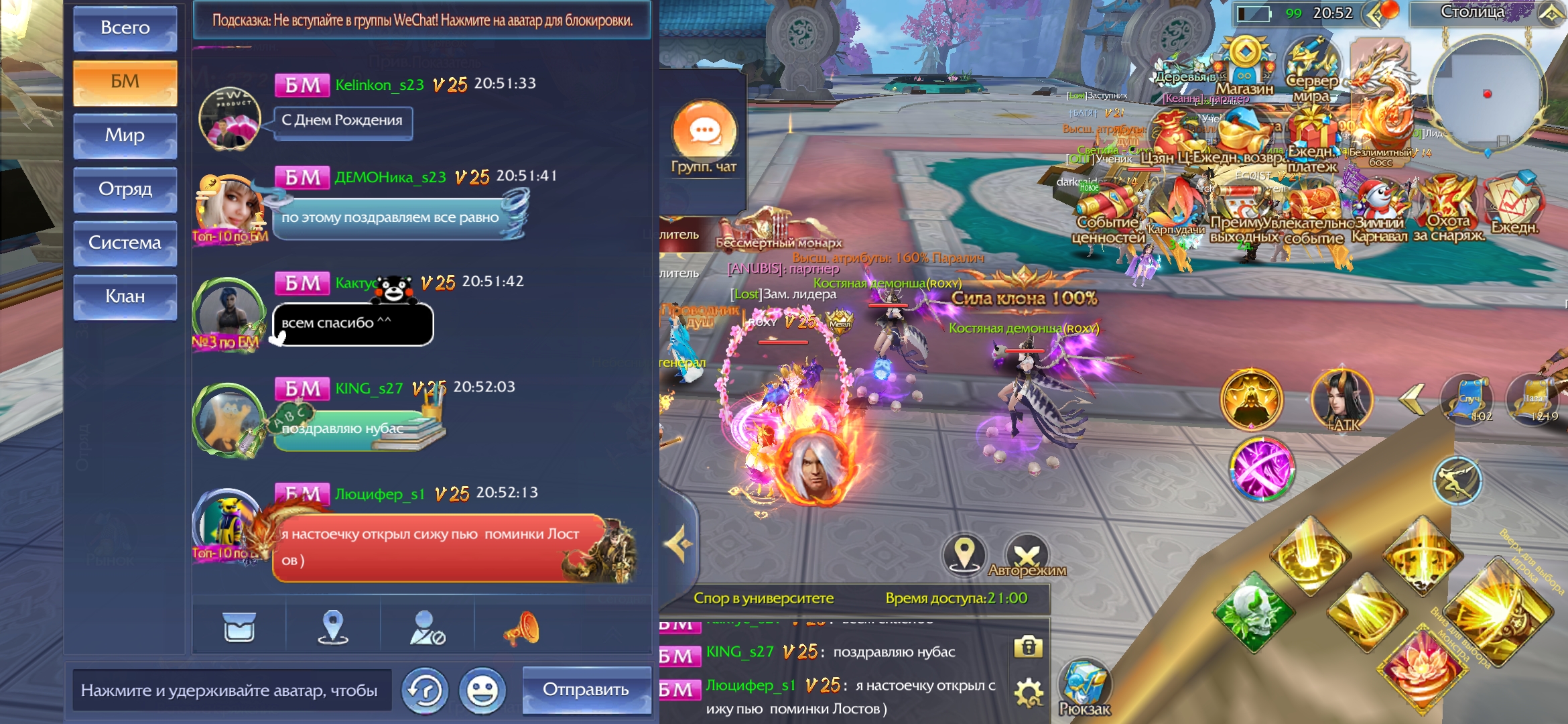This screenshot has width=1568, height=724.
Task: Activate the green skull skill
Action: pos(1252,611)
